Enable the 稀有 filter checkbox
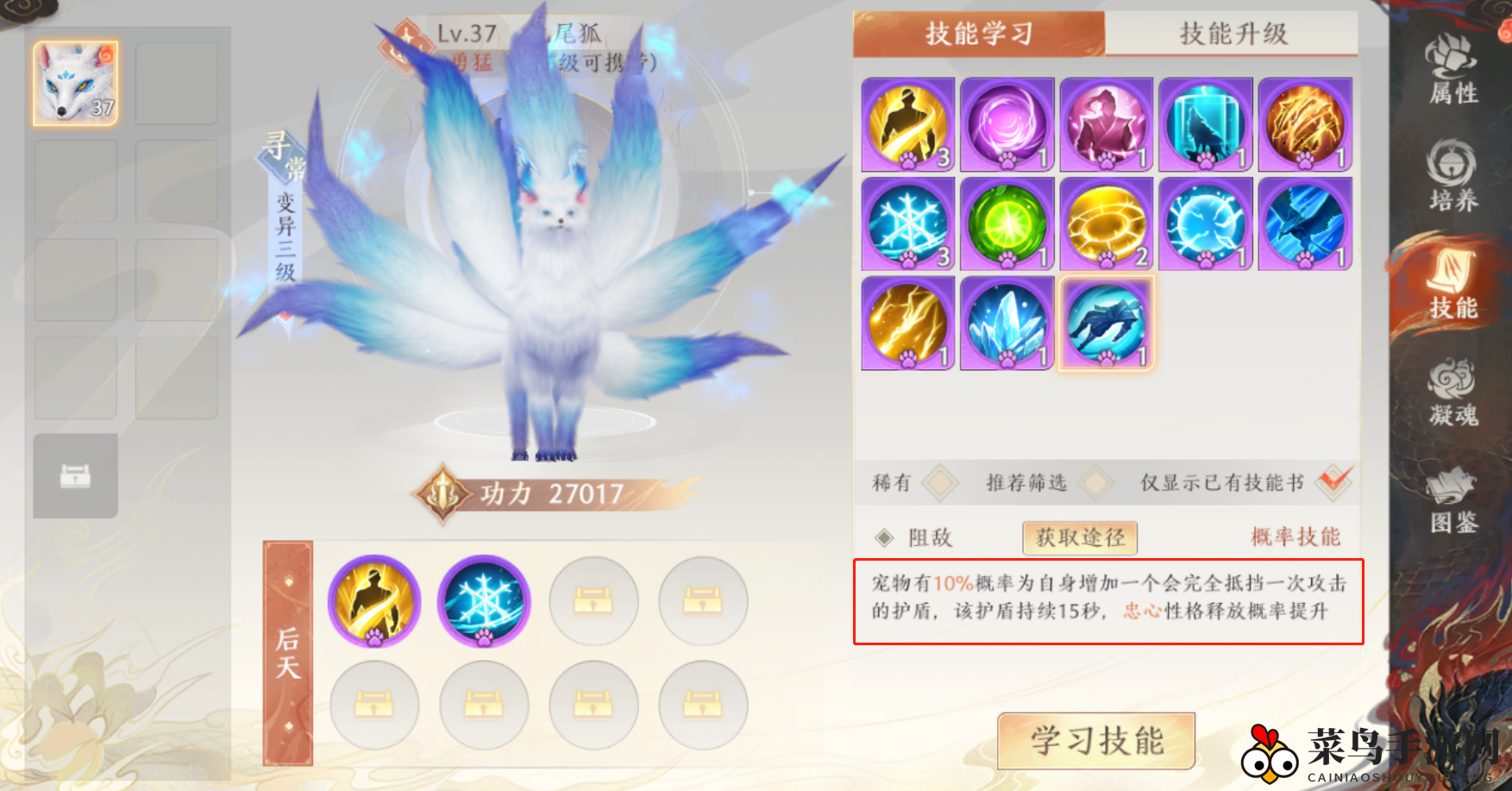This screenshot has width=1512, height=791. tap(939, 483)
